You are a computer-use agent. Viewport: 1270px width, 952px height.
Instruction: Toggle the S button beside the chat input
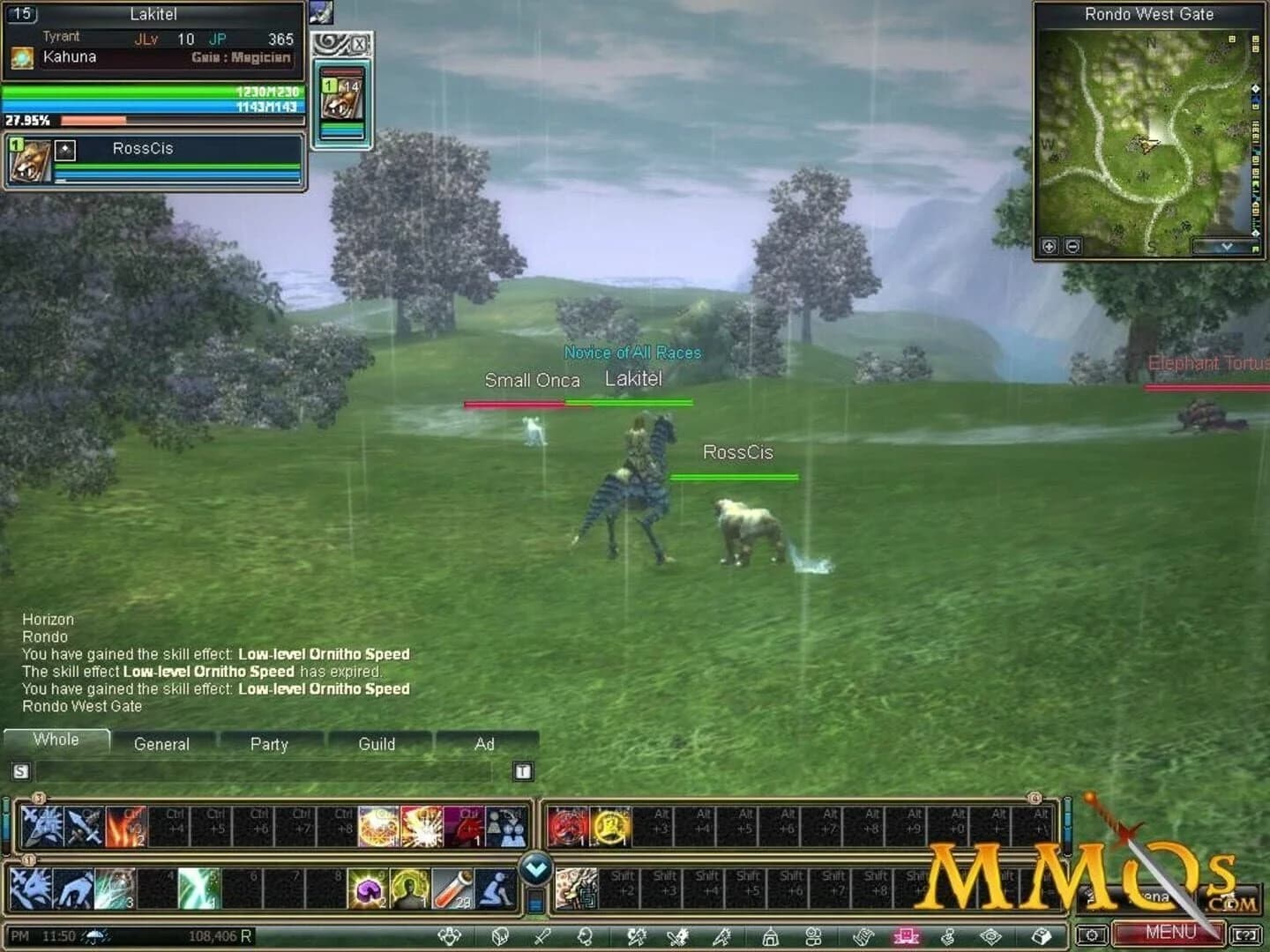coord(19,770)
